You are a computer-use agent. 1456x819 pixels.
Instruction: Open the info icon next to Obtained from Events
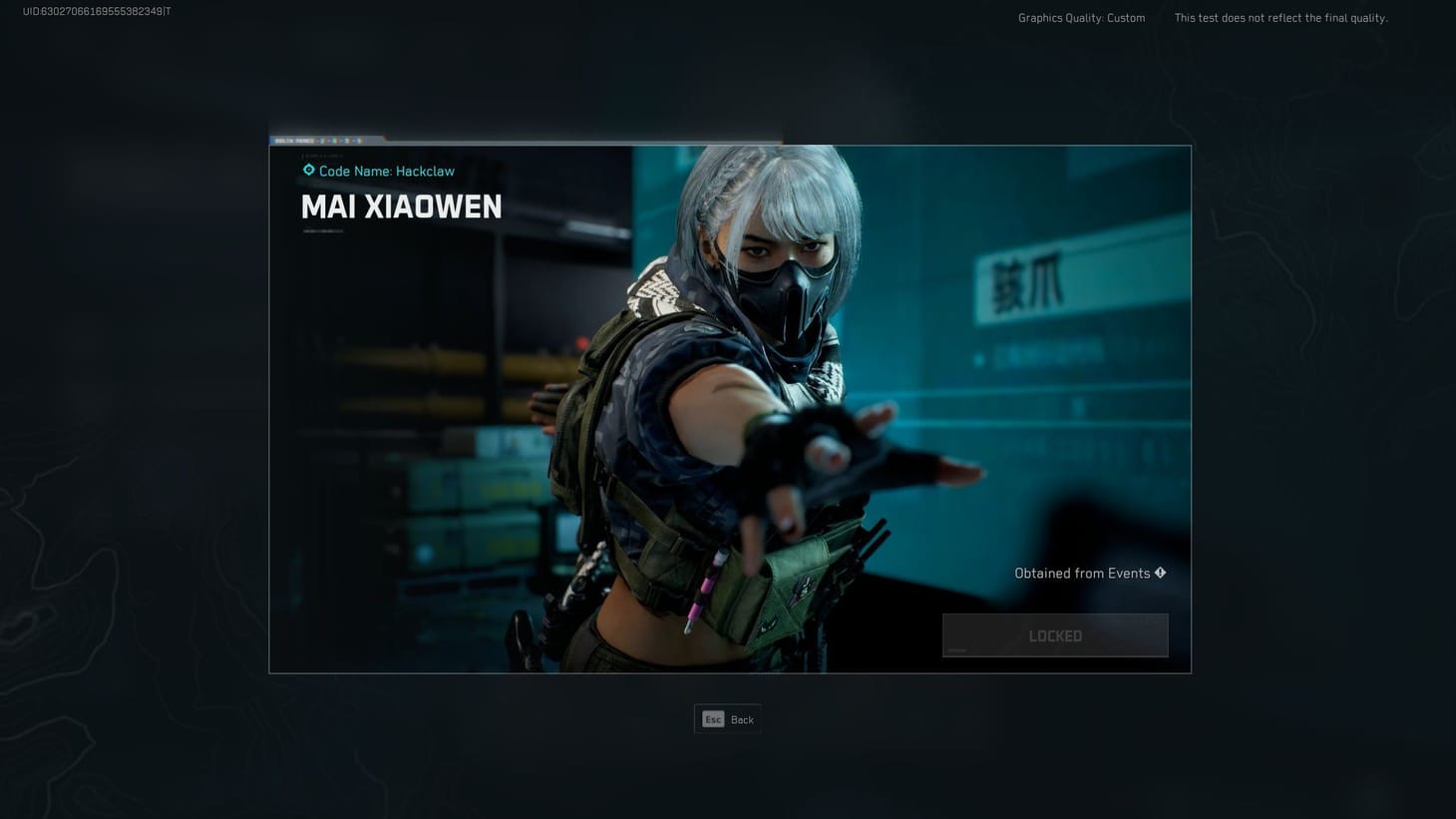[x=1160, y=573]
